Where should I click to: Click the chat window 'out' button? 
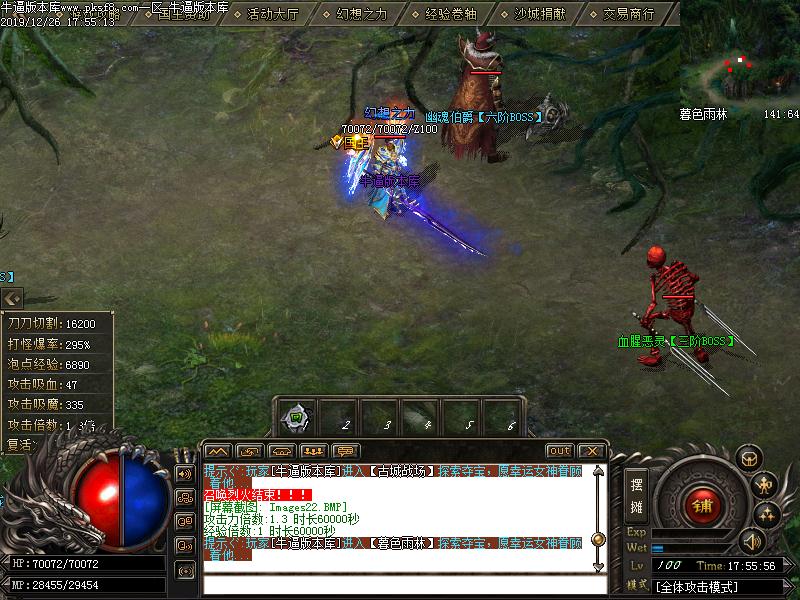(560, 451)
